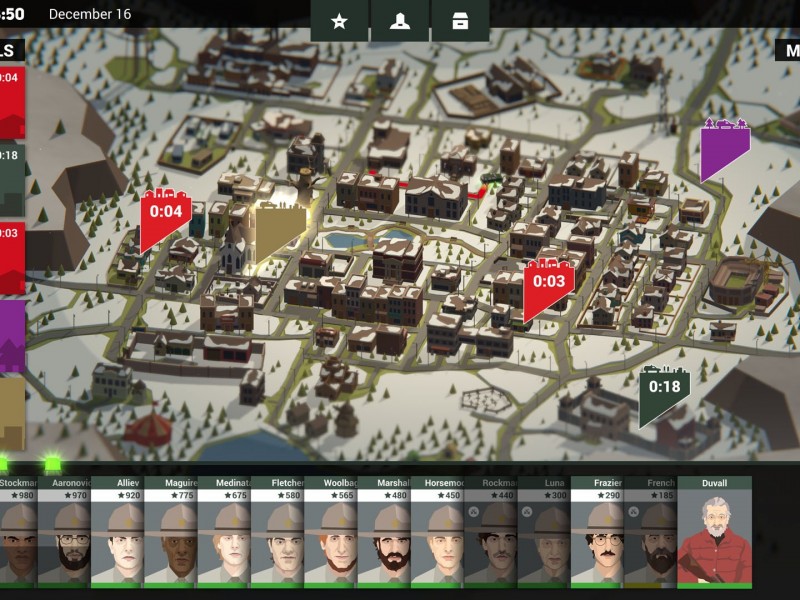800x600 pixels.
Task: Select the red 0:03 call marker on map
Action: 549,285
